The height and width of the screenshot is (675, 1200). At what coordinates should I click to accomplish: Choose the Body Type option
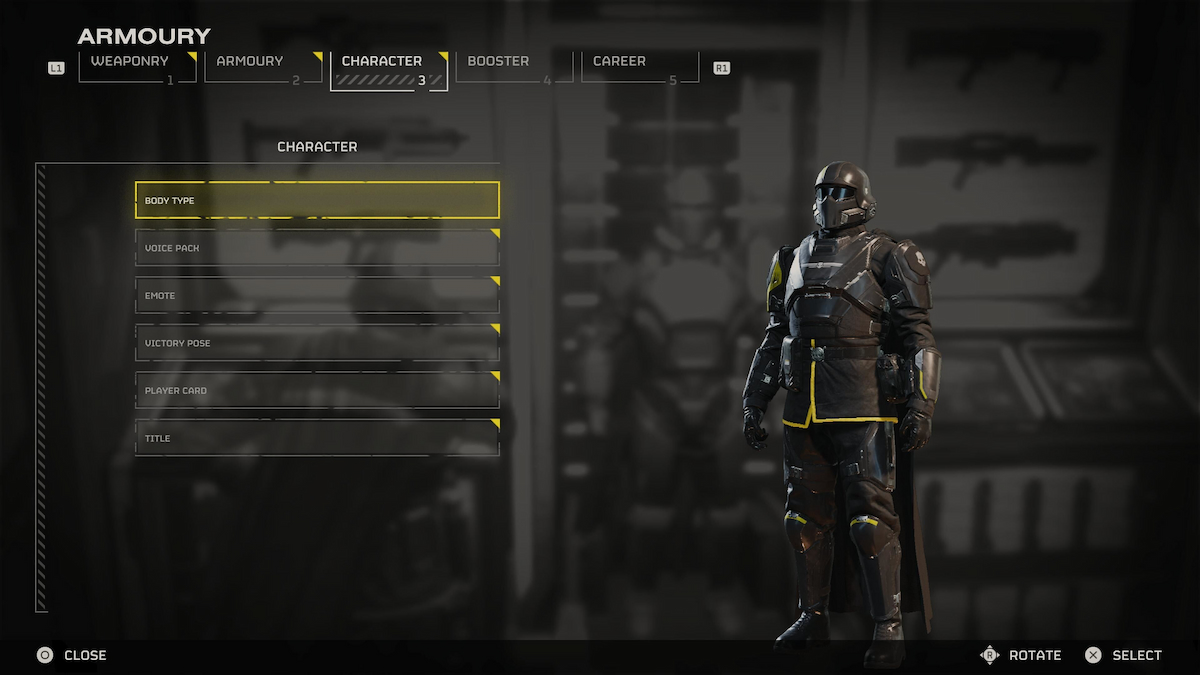click(x=317, y=200)
